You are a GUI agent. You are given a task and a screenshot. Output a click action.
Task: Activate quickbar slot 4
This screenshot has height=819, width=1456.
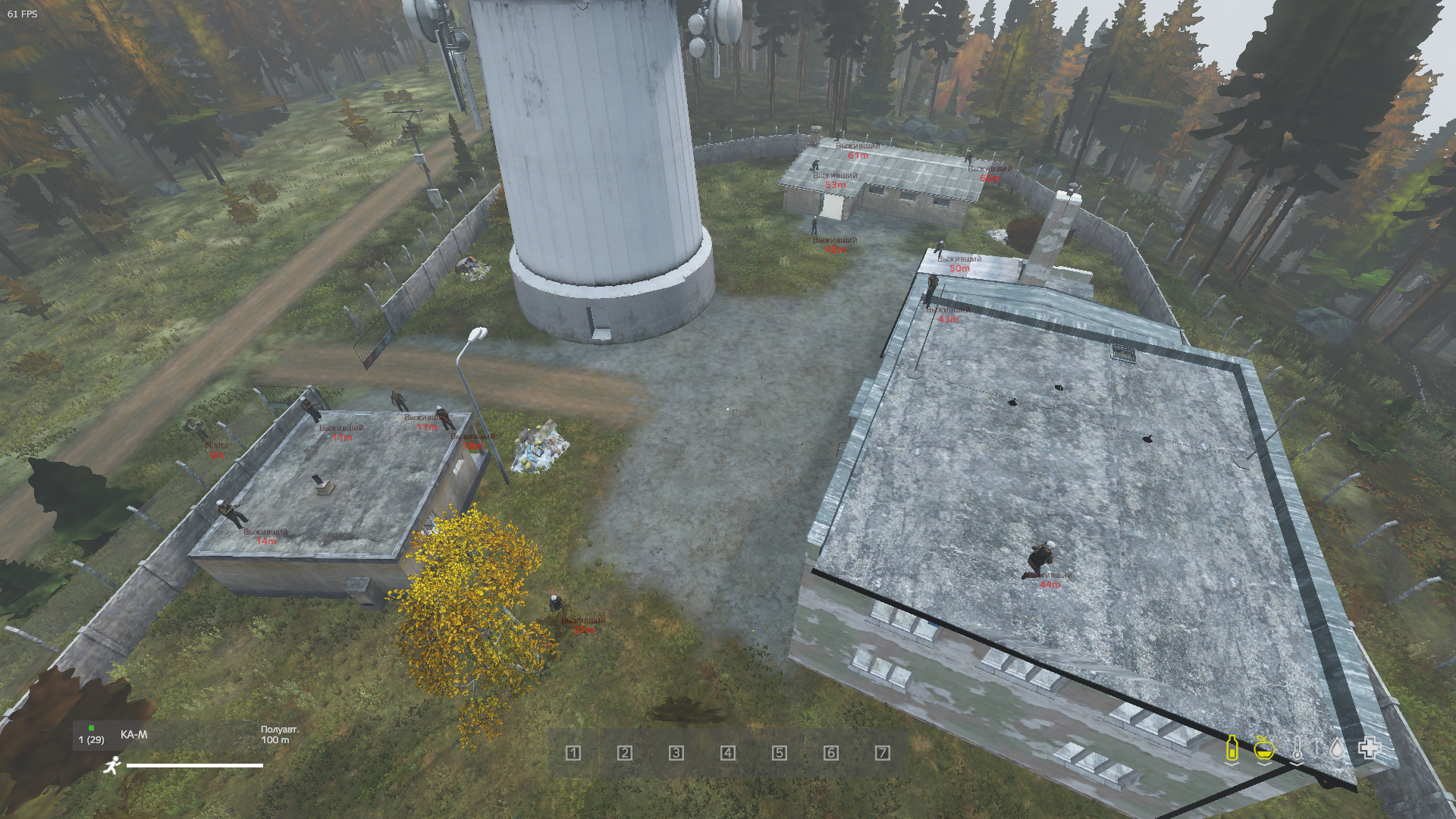tap(728, 753)
